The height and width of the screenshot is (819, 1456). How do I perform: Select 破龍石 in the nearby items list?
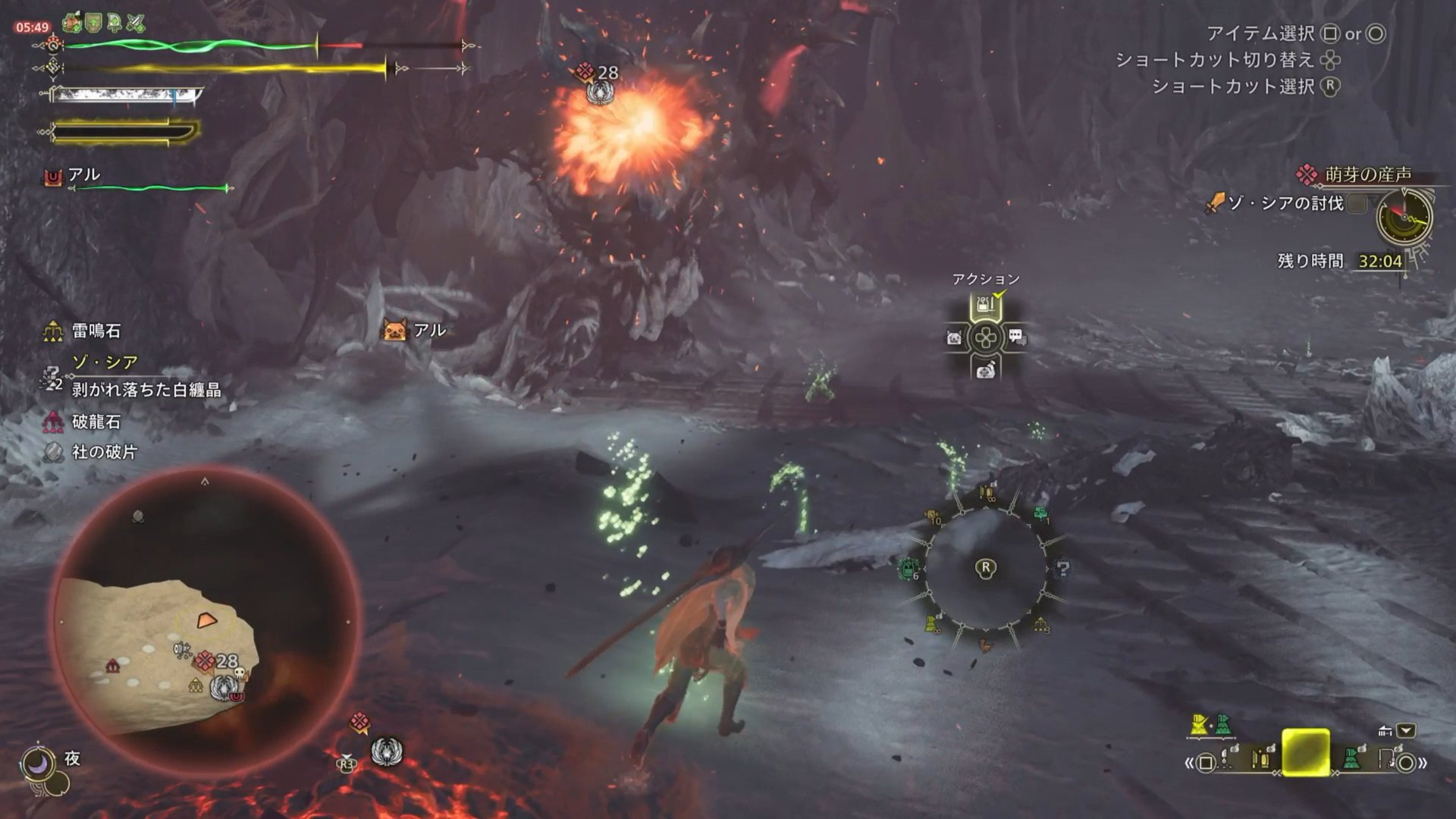click(x=96, y=422)
